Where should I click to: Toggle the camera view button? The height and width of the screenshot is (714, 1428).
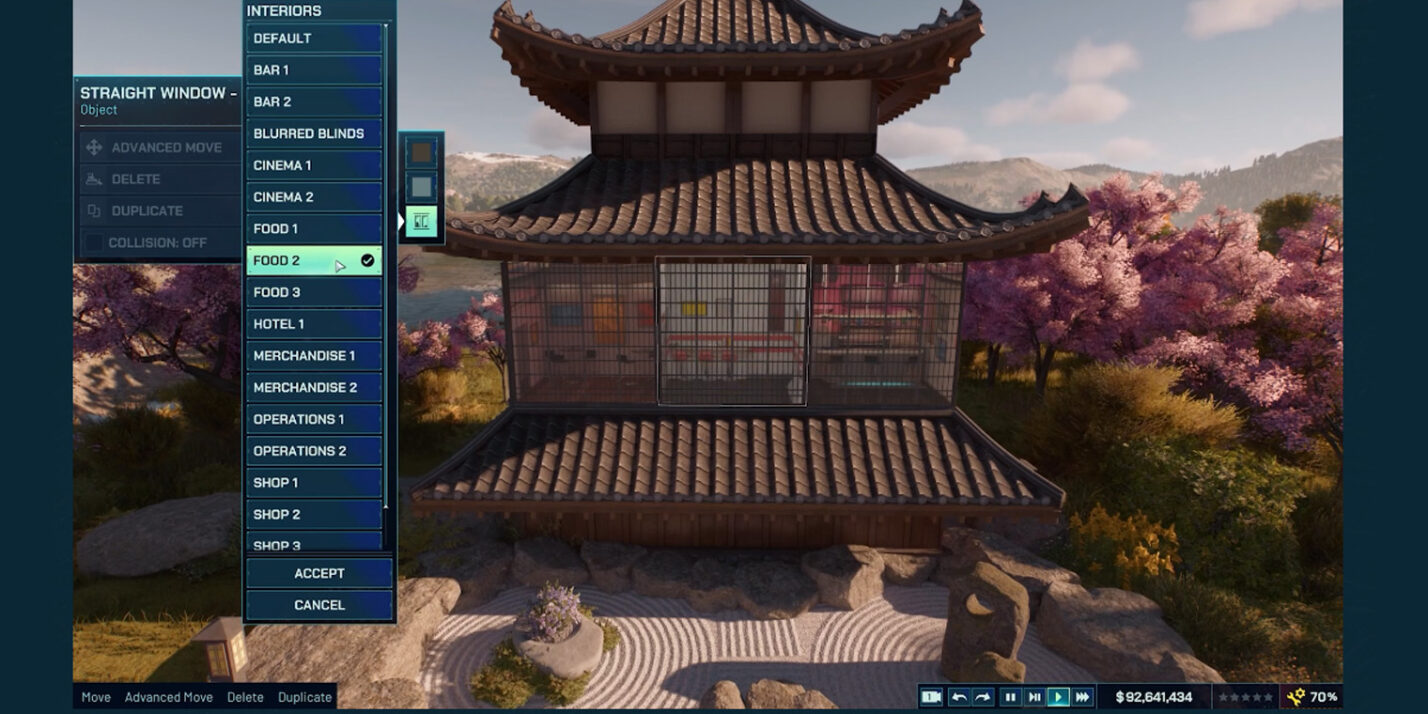(x=930, y=697)
